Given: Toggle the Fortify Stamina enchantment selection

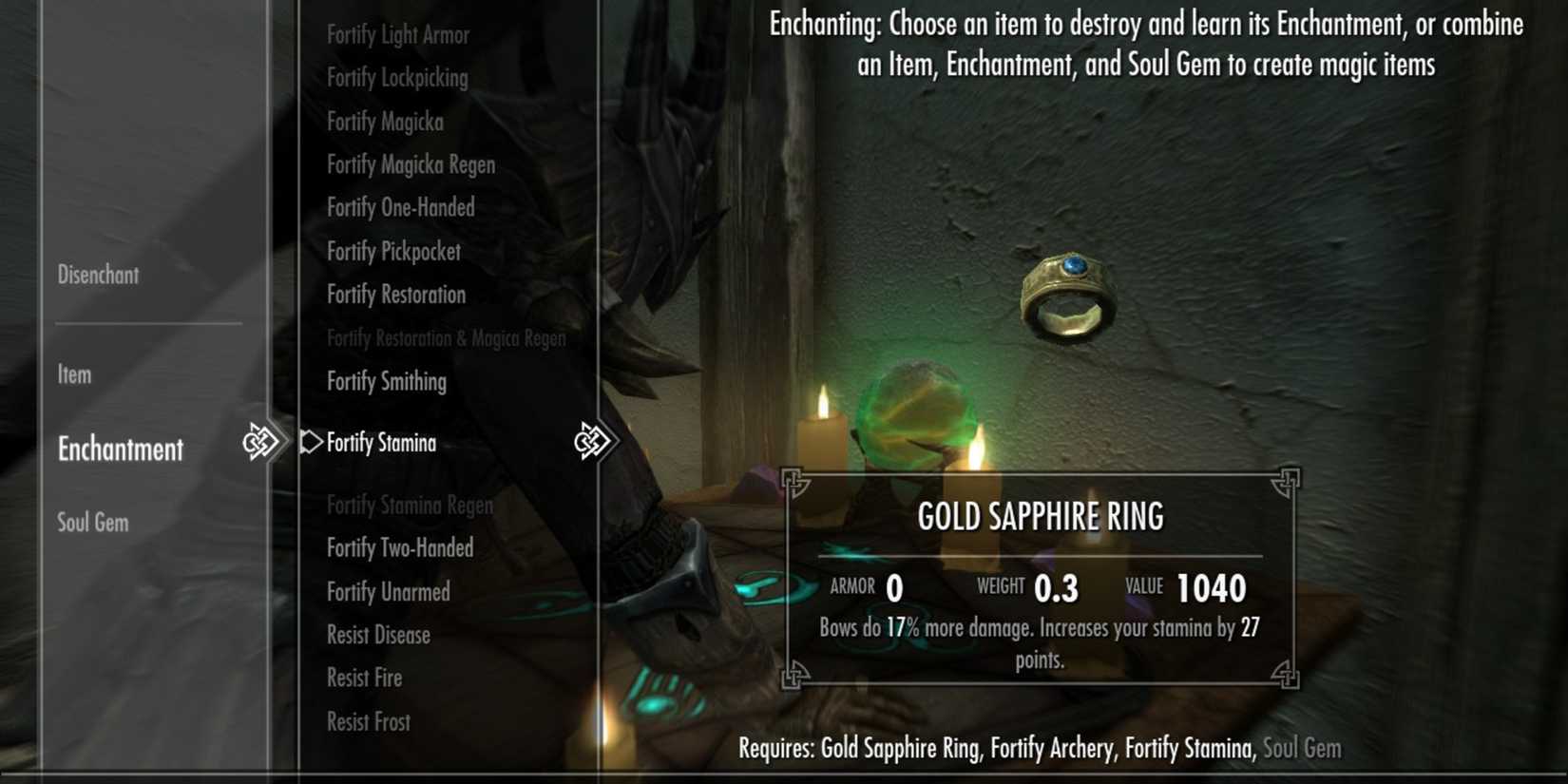Looking at the screenshot, I should [380, 442].
